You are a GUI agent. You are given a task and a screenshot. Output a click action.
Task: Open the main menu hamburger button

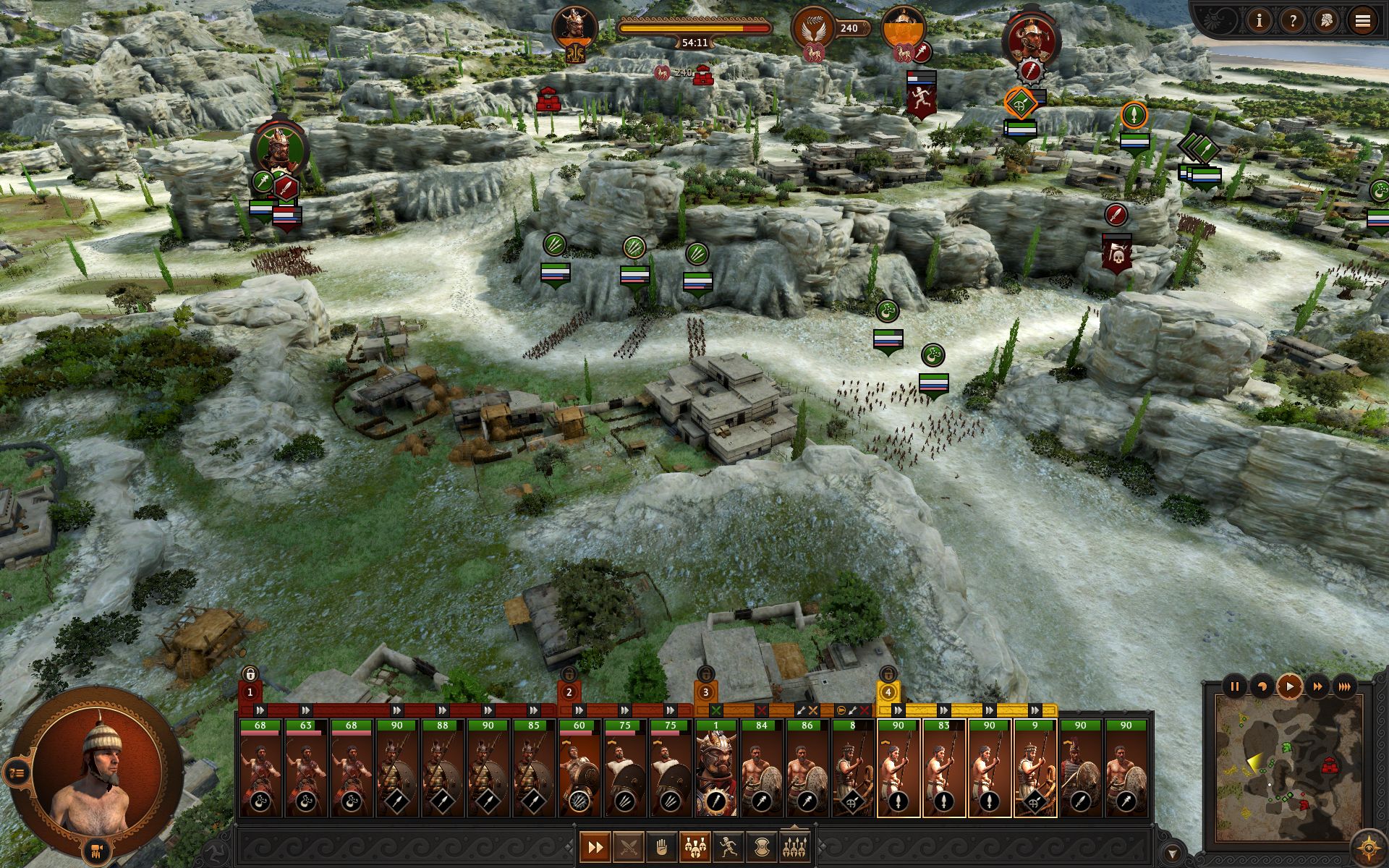[x=1362, y=21]
